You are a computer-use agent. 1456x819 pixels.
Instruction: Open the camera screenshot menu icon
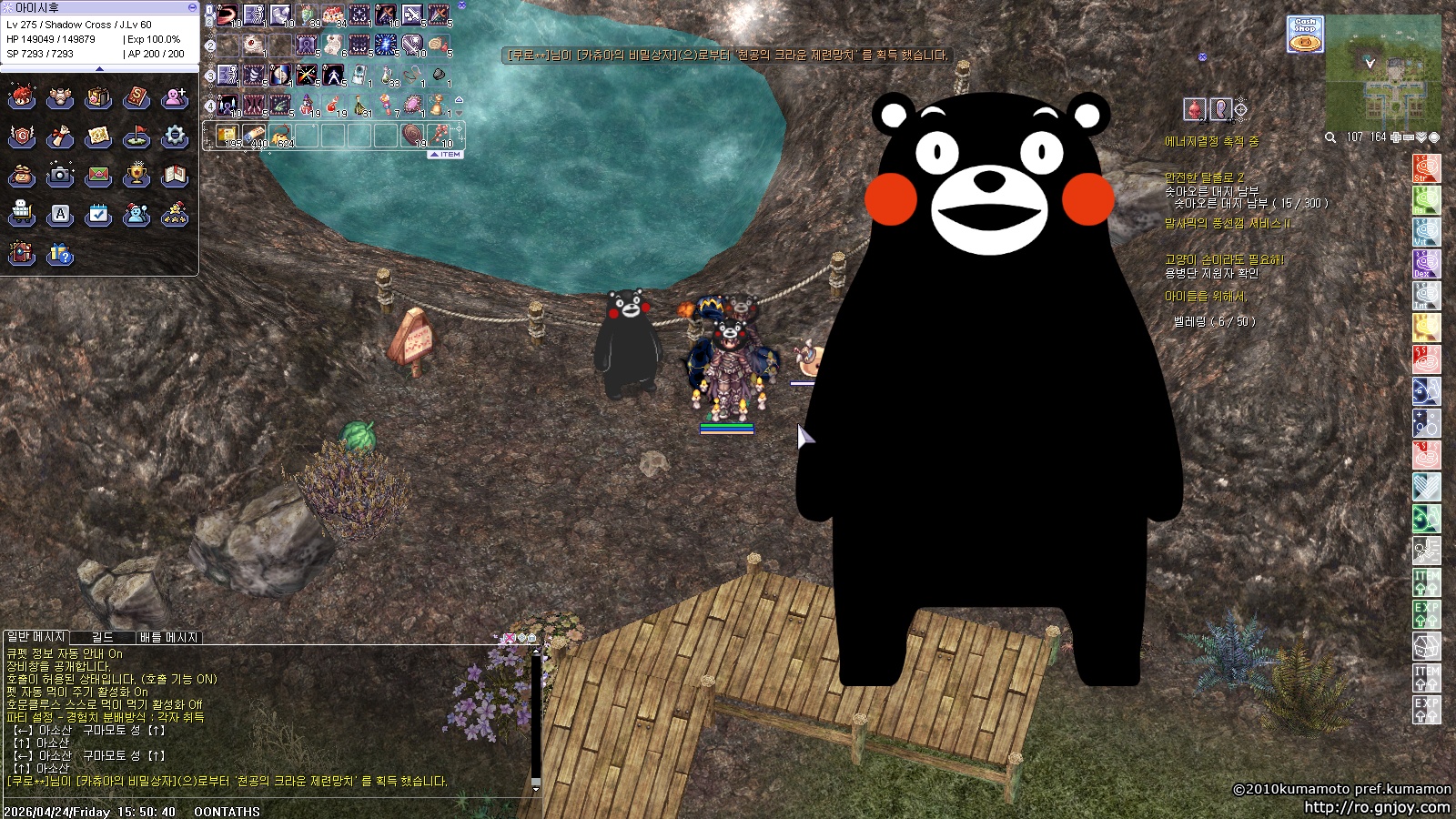(x=60, y=175)
